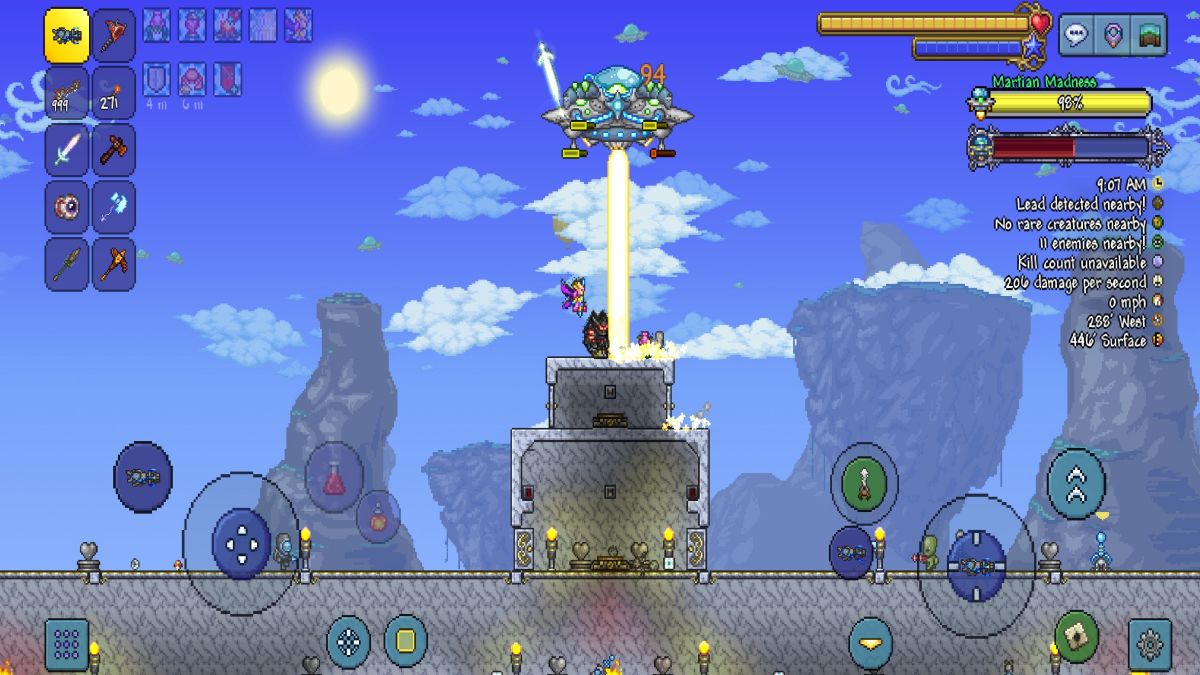The height and width of the screenshot is (675, 1200).
Task: Equip the pale sword from the hotbar
Action: pos(66,150)
